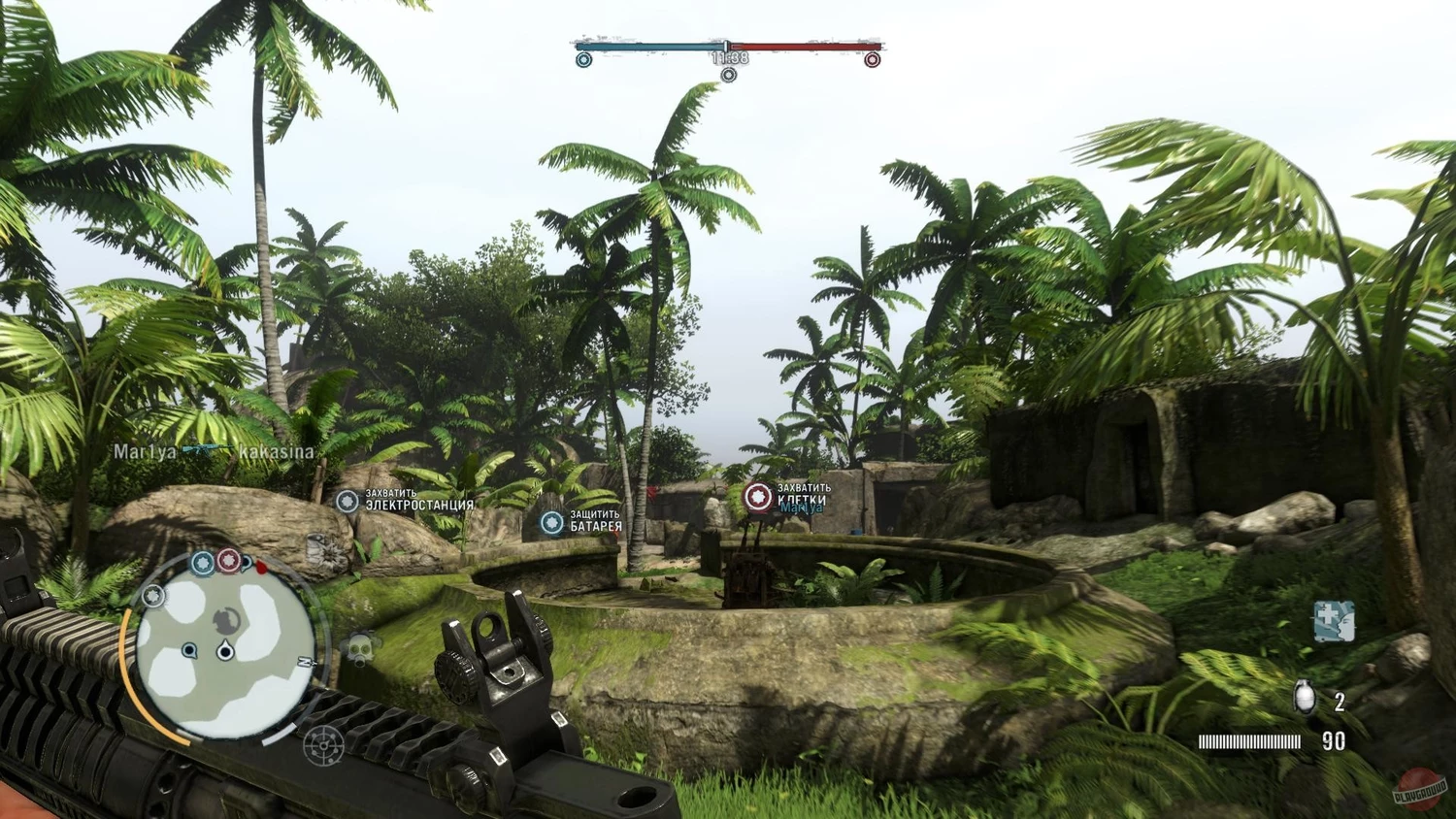Click the neutral point icon below the timer
1456x819 pixels.
coord(728,75)
